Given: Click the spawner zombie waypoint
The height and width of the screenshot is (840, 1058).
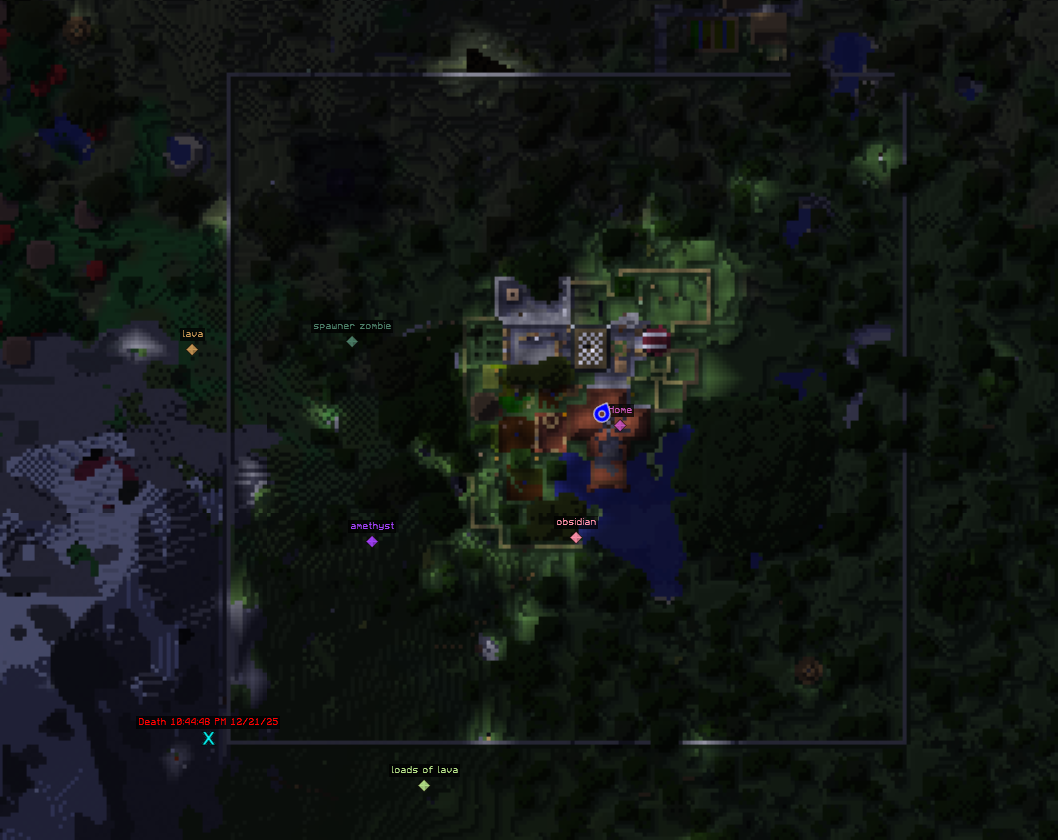Looking at the screenshot, I should (352, 341).
